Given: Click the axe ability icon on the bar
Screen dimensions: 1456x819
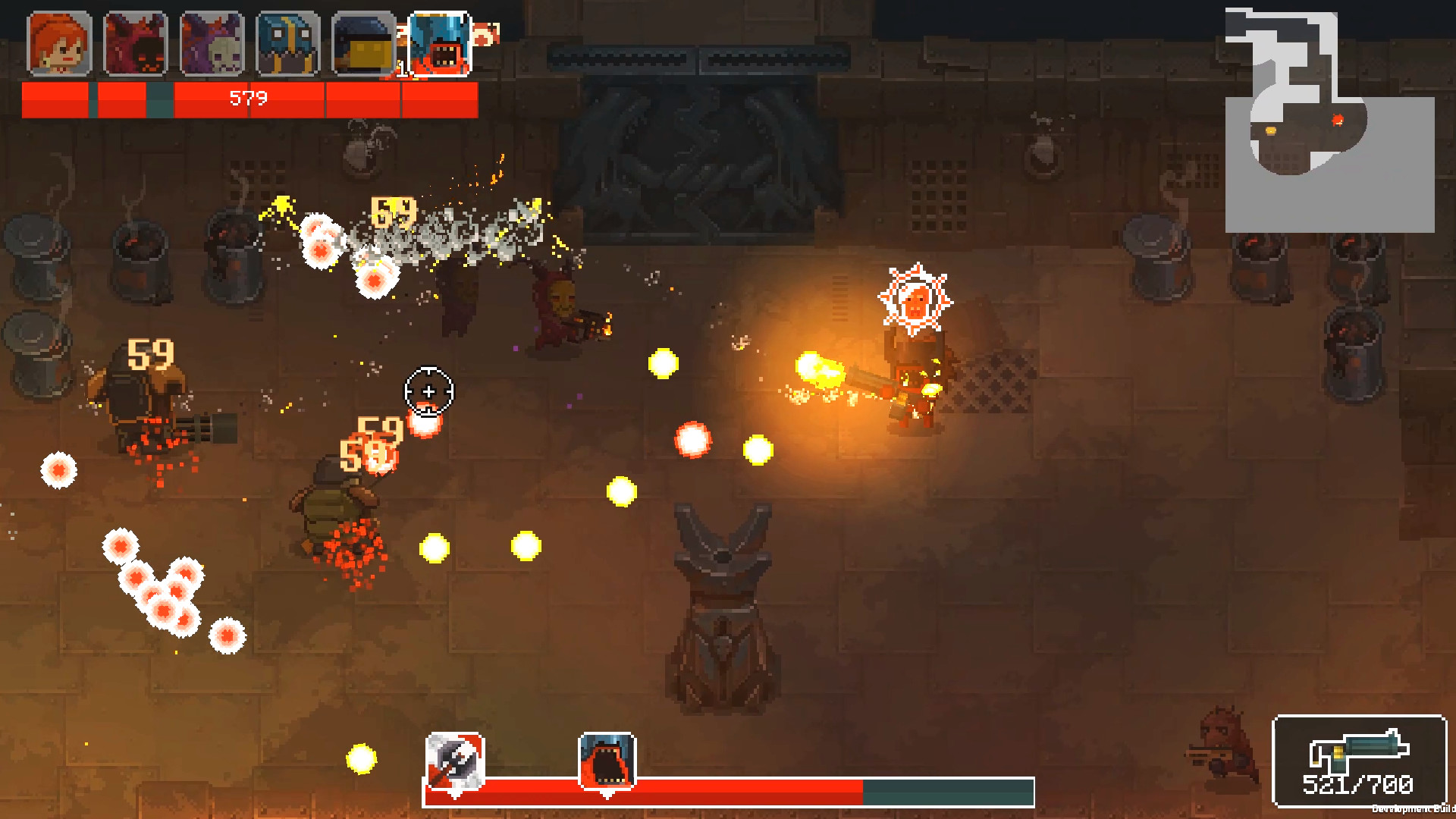Looking at the screenshot, I should [455, 761].
